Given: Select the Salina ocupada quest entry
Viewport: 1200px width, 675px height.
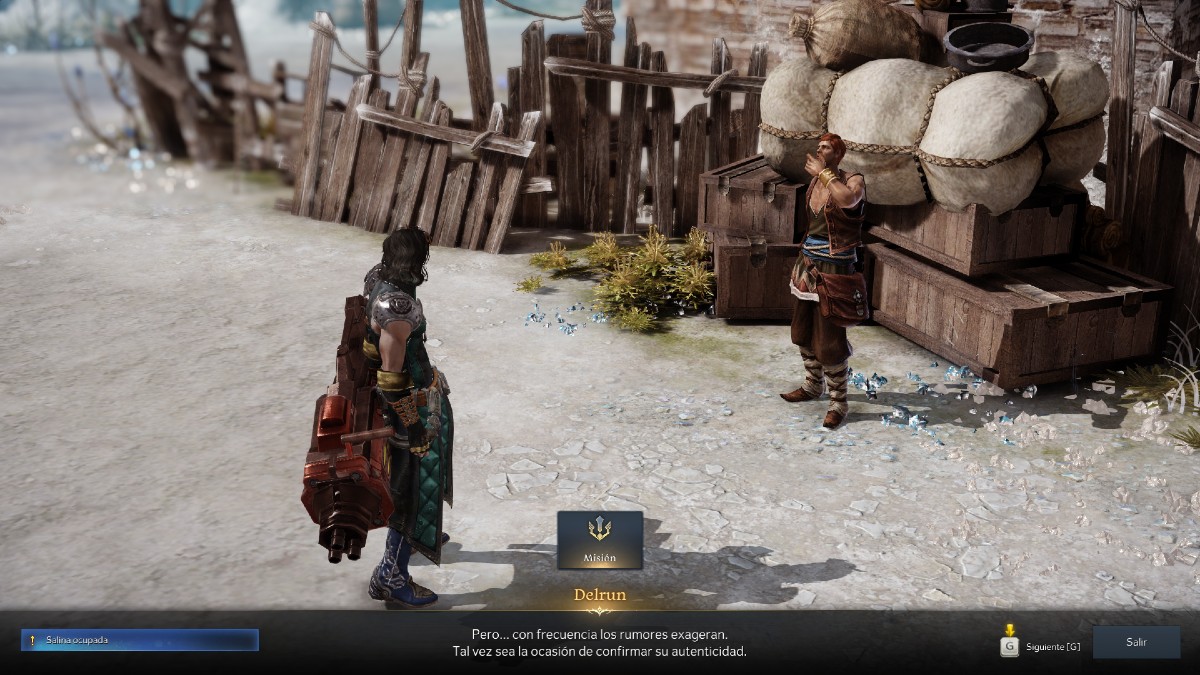Looking at the screenshot, I should pos(139,640).
